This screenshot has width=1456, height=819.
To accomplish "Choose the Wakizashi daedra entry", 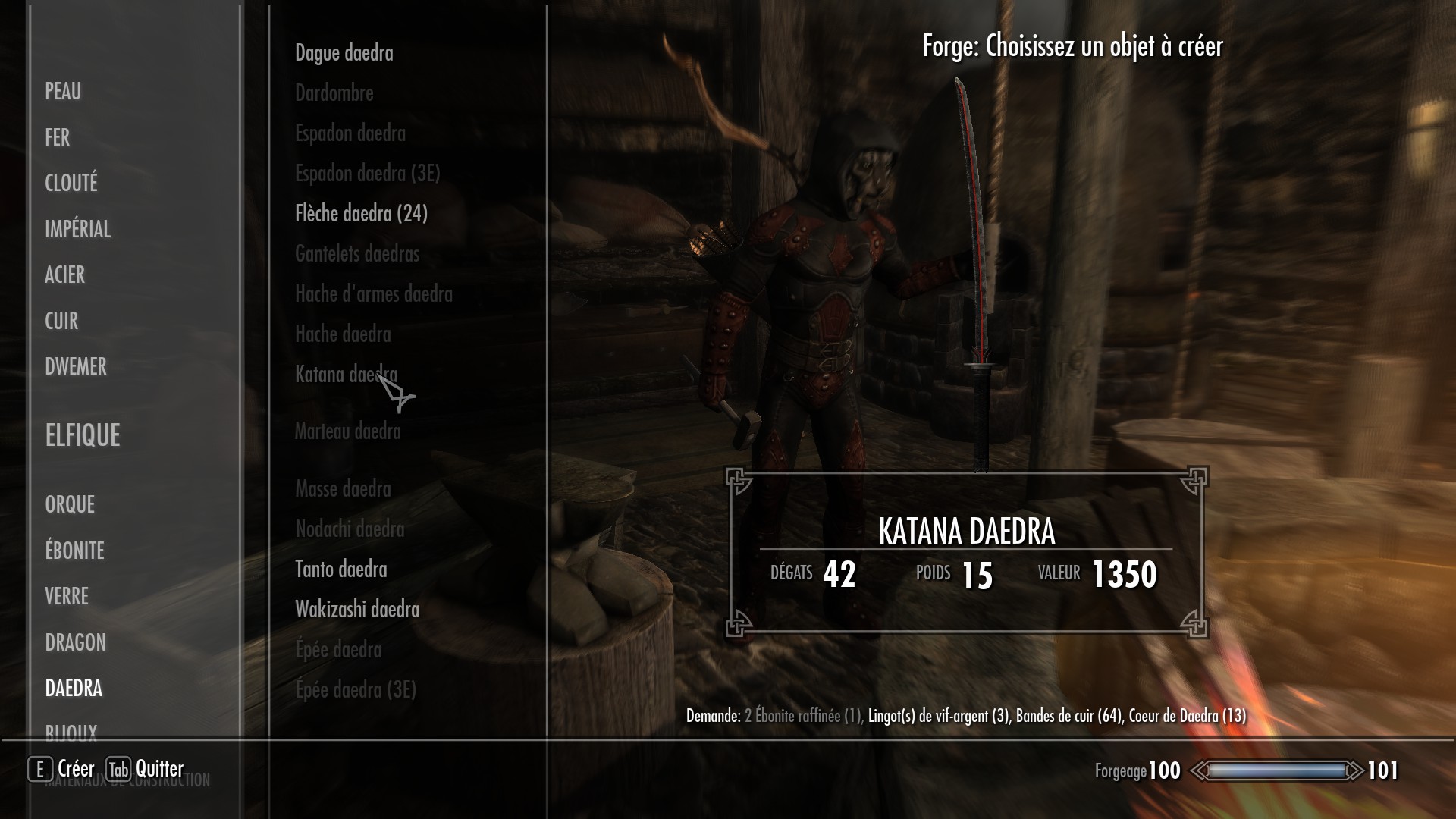I will tap(356, 610).
